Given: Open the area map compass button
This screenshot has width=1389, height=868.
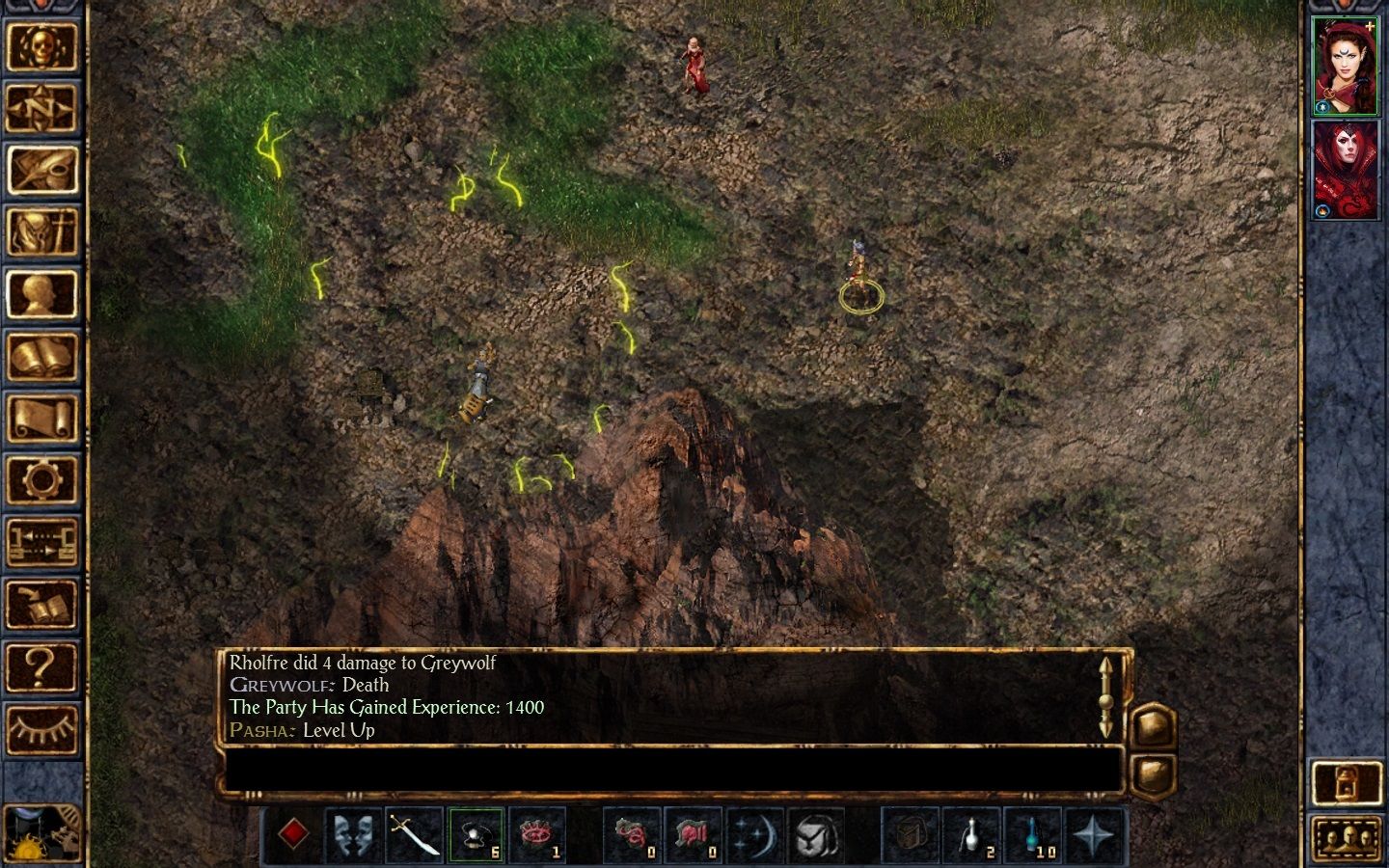Looking at the screenshot, I should tap(41, 108).
